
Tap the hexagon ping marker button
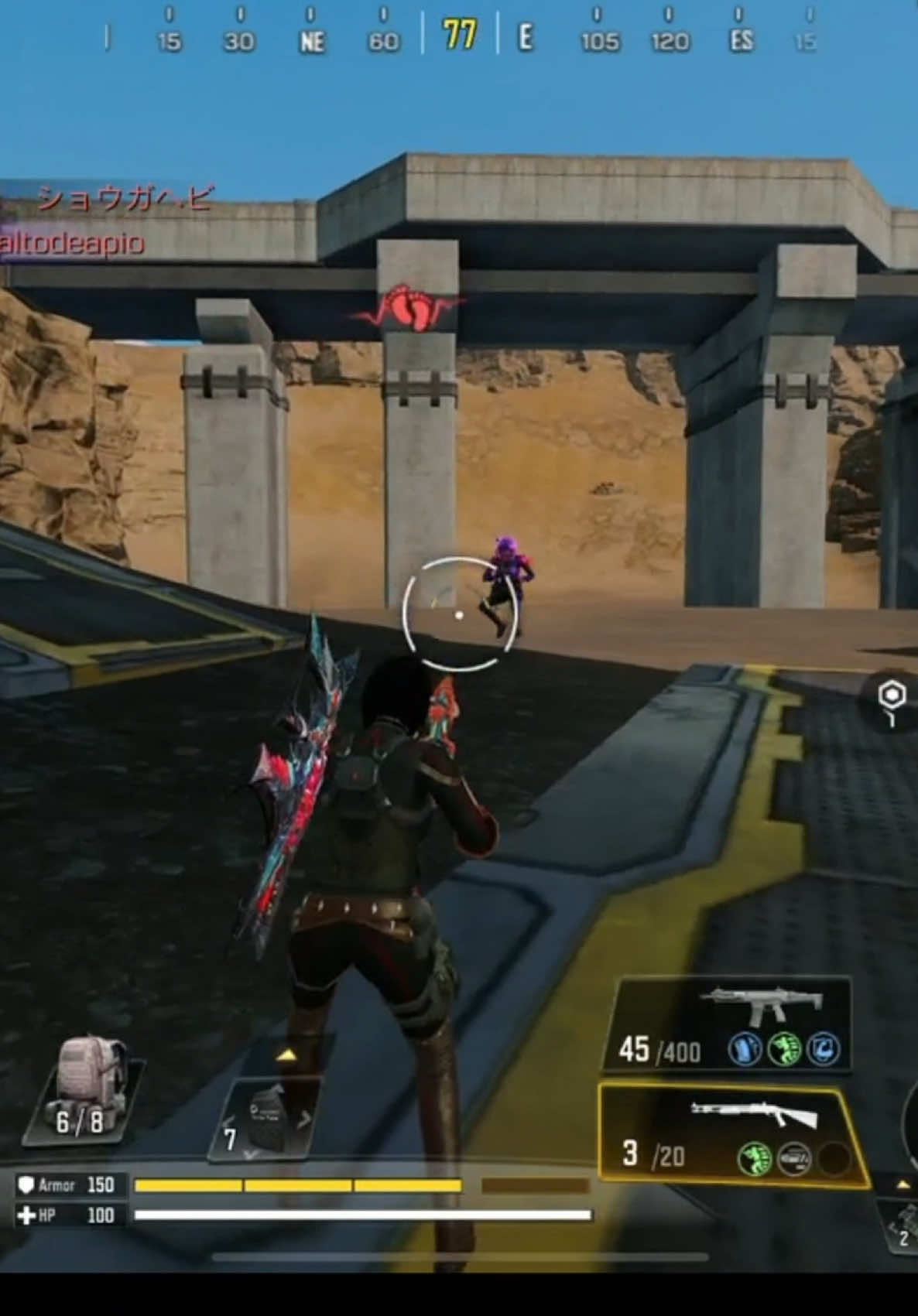point(892,696)
